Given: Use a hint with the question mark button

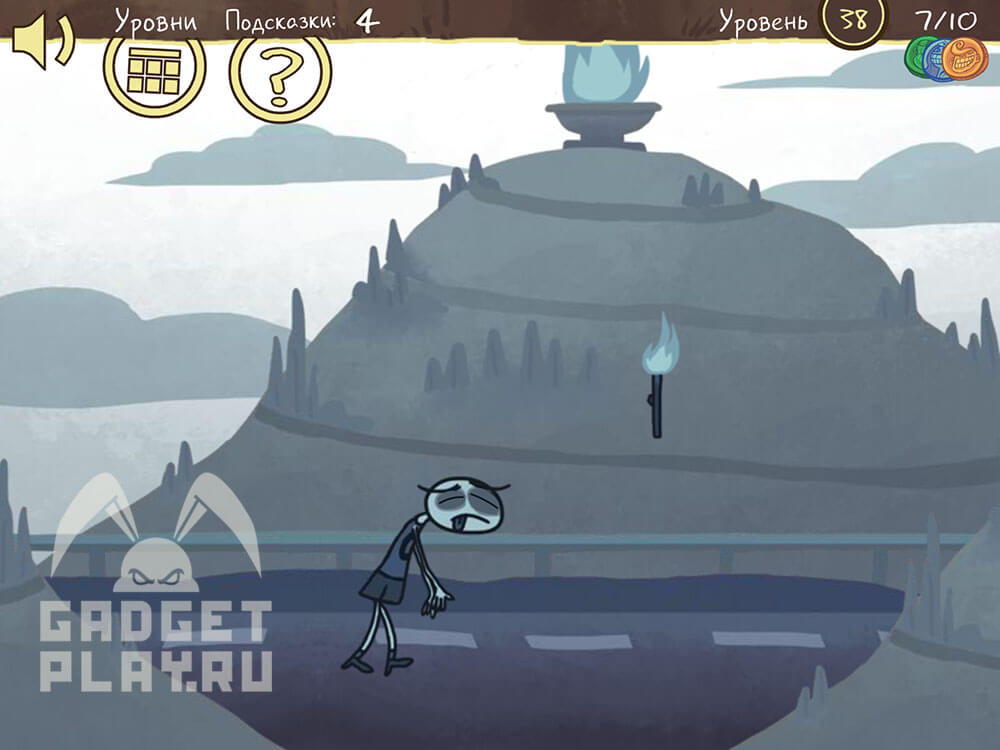Looking at the screenshot, I should tap(280, 72).
